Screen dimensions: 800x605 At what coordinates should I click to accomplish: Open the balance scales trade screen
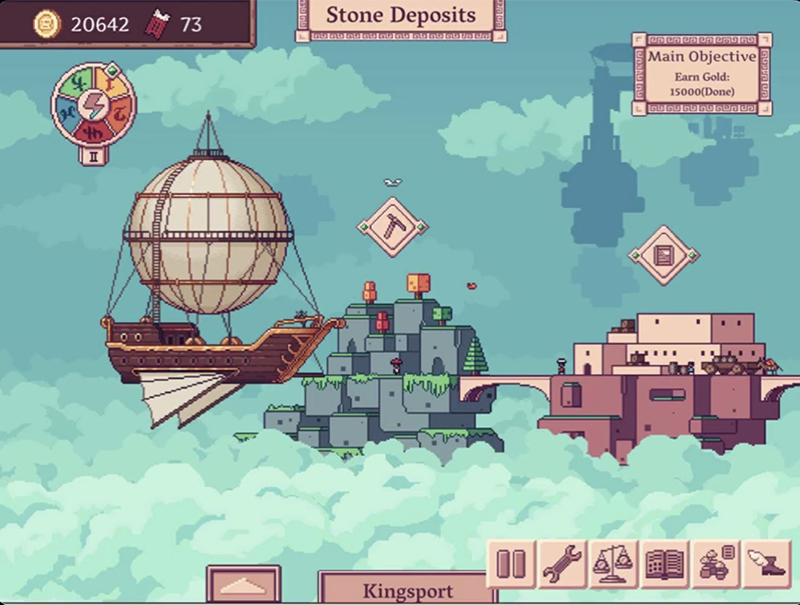(613, 563)
